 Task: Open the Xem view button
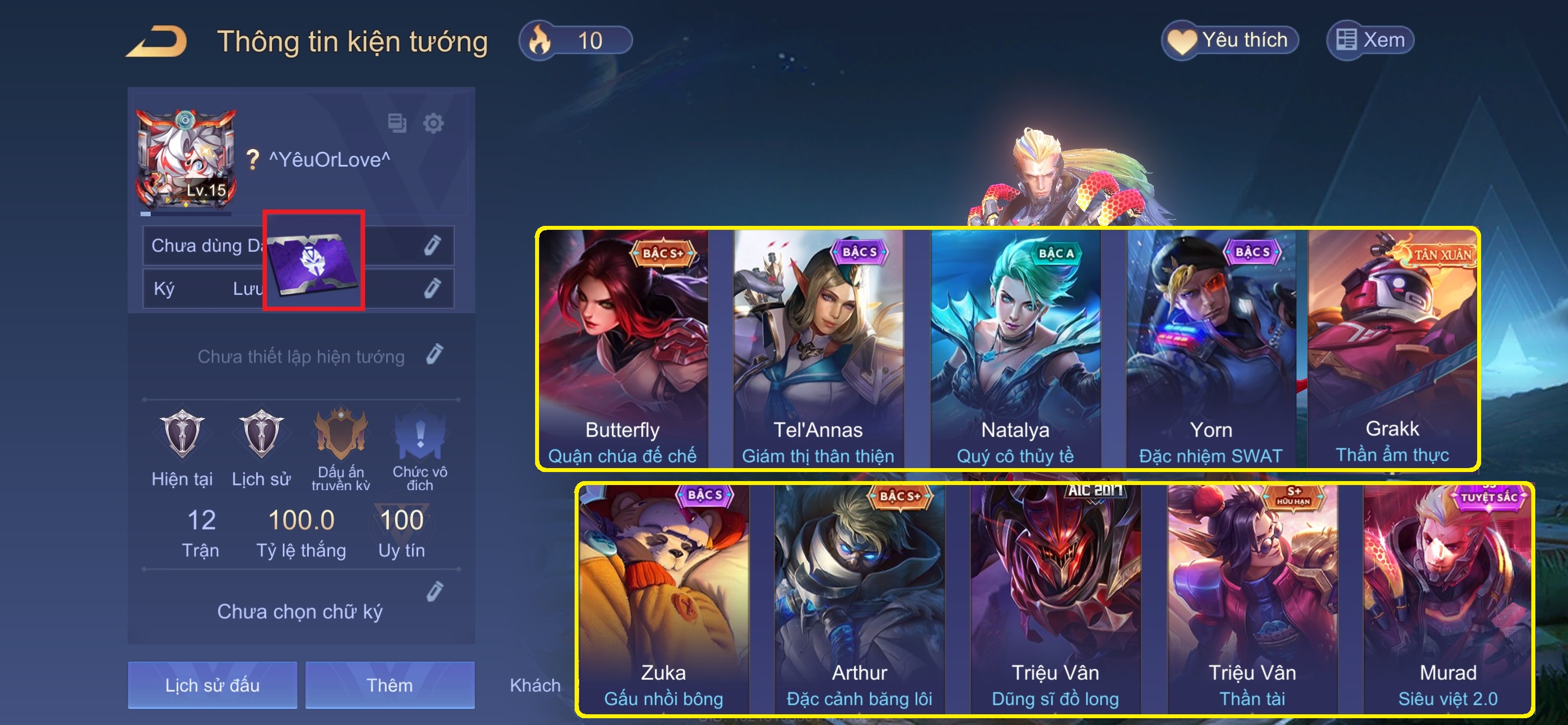[1369, 41]
